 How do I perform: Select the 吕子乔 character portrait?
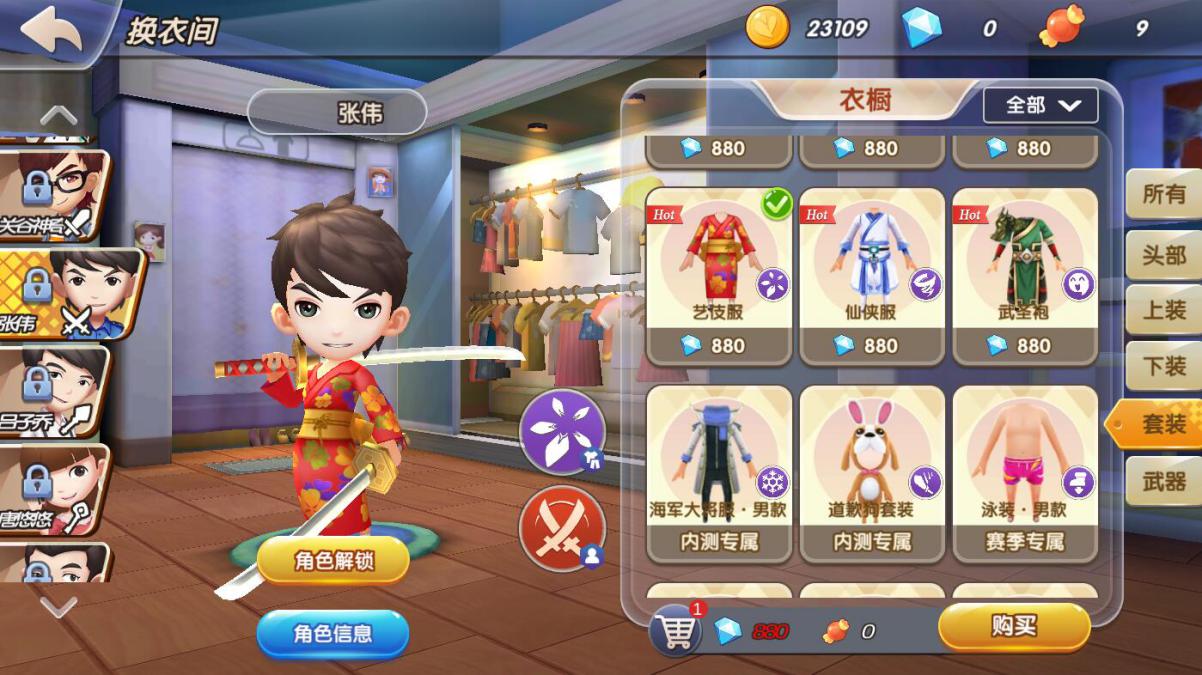(55, 390)
